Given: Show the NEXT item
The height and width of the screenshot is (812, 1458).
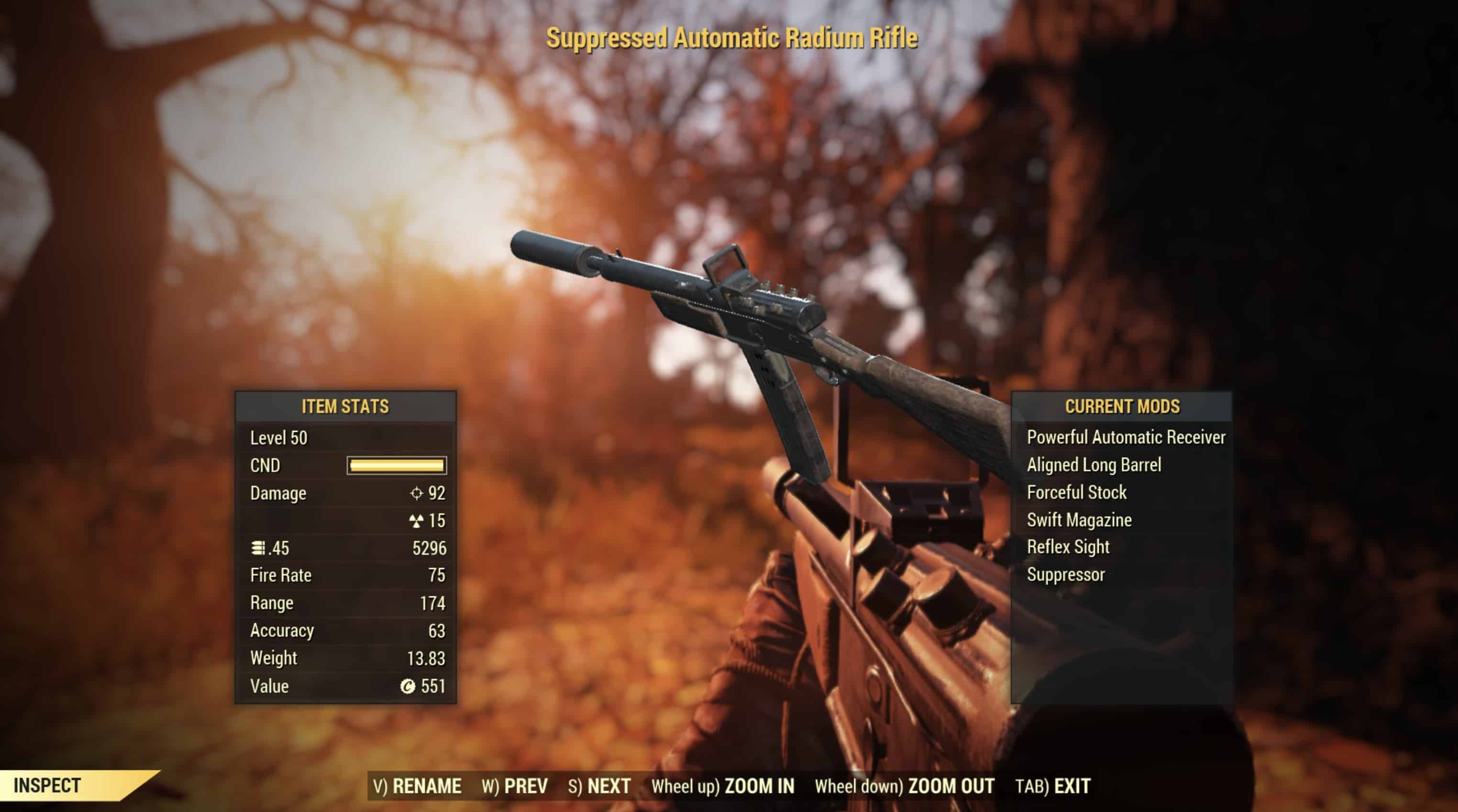Looking at the screenshot, I should [x=599, y=786].
